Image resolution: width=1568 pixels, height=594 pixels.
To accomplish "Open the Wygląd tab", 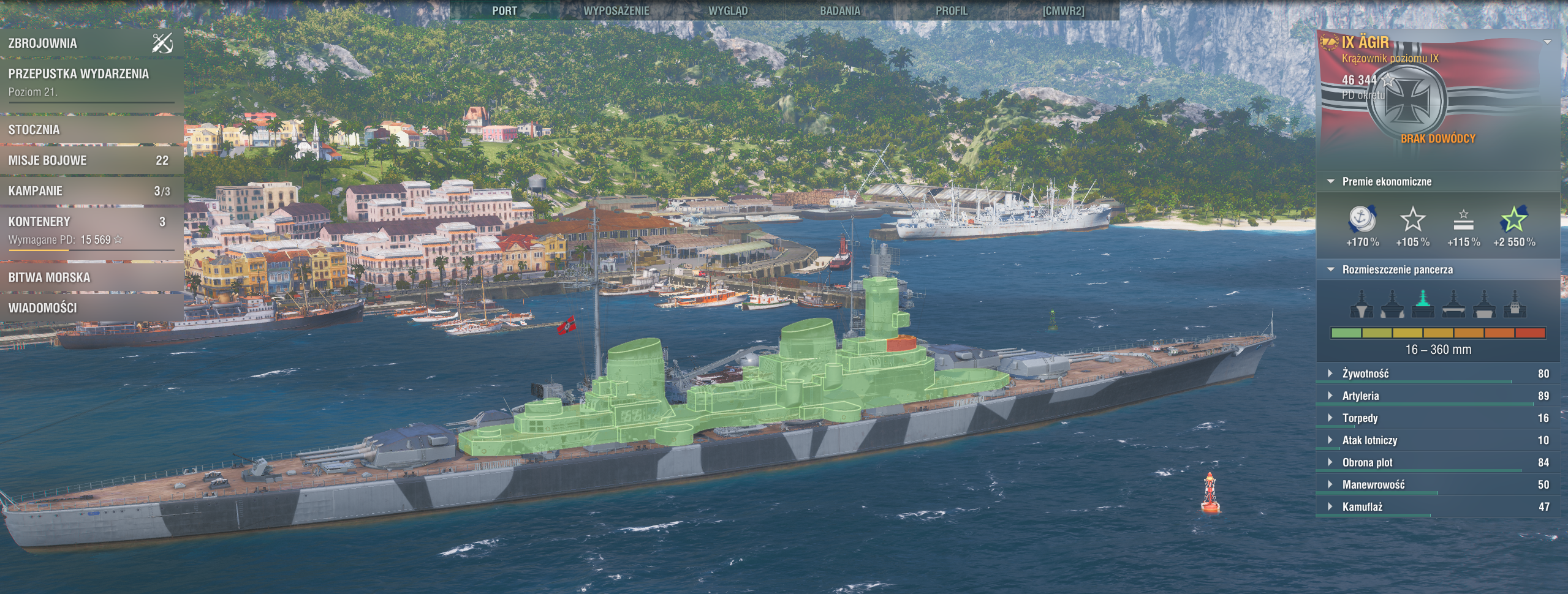I will click(x=728, y=10).
